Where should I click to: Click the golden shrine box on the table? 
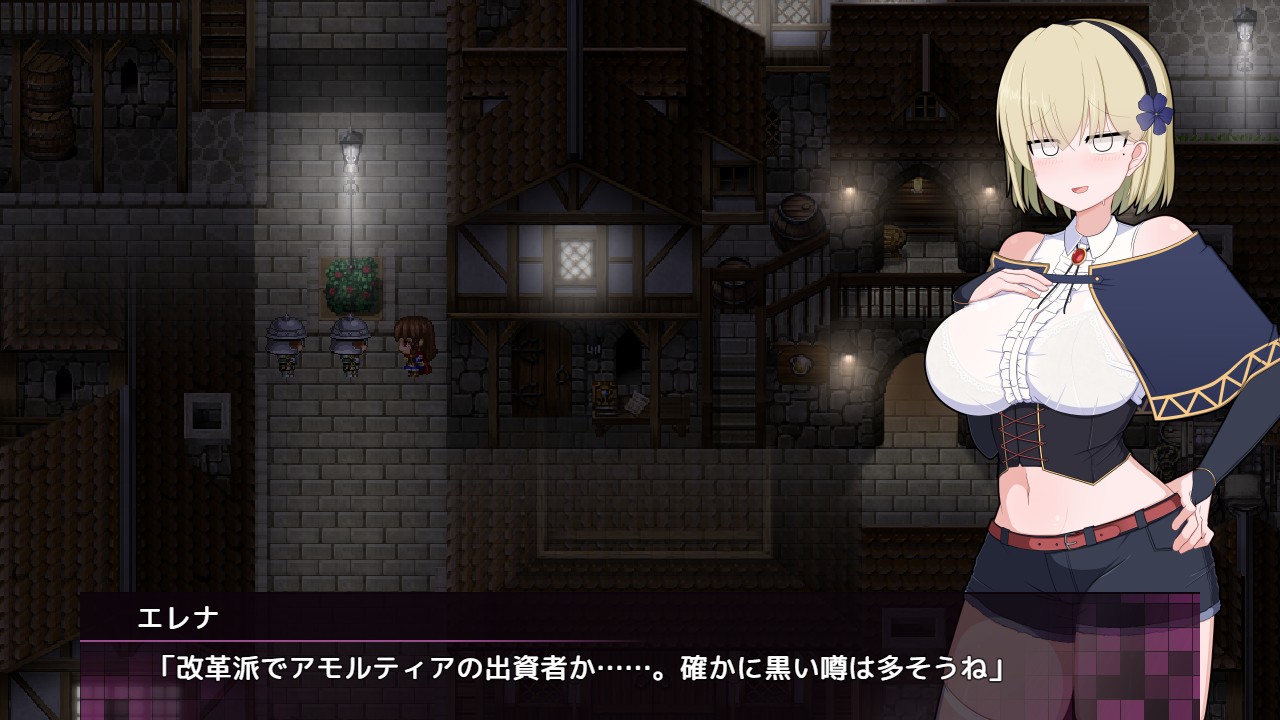point(605,395)
